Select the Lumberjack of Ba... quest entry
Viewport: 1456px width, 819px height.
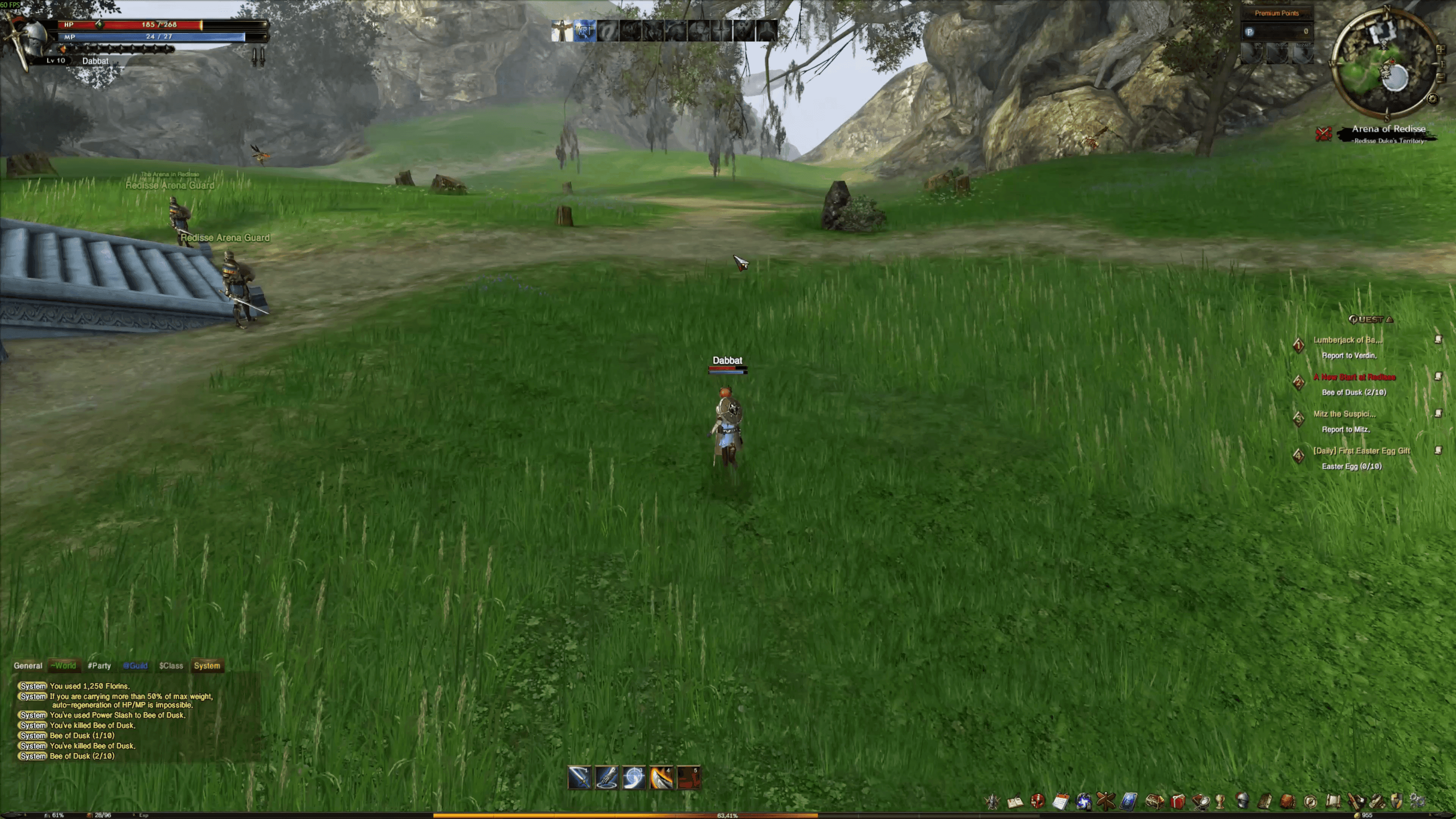pyautogui.click(x=1347, y=340)
